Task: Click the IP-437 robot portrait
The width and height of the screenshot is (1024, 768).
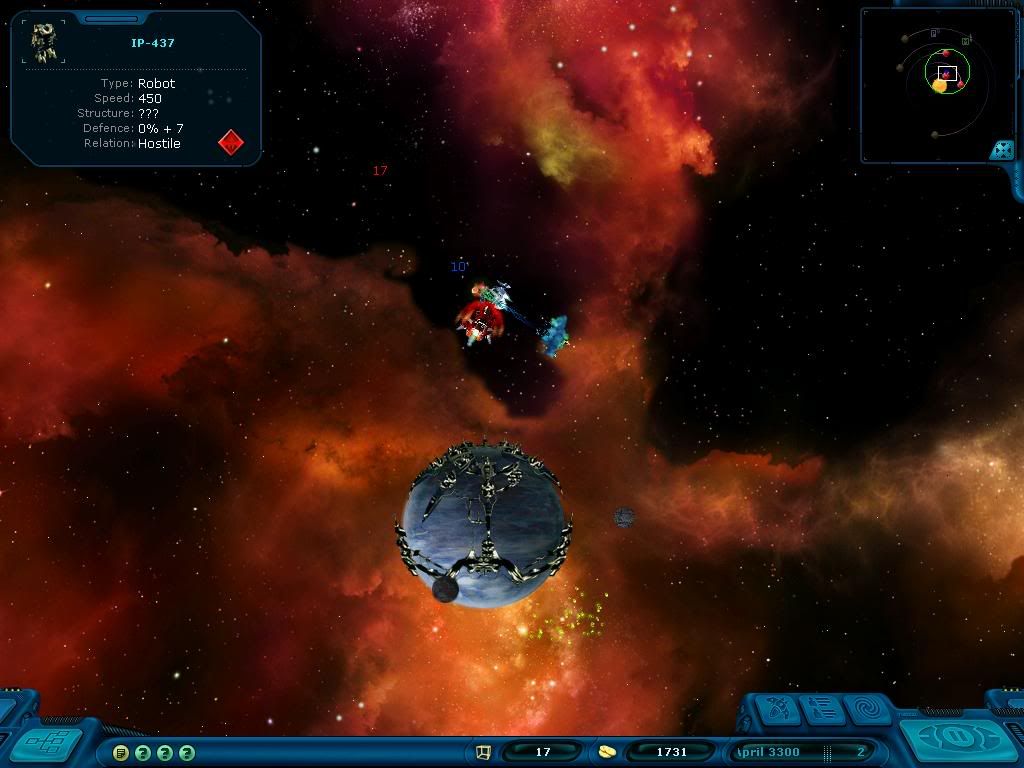Action: pyautogui.click(x=42, y=41)
